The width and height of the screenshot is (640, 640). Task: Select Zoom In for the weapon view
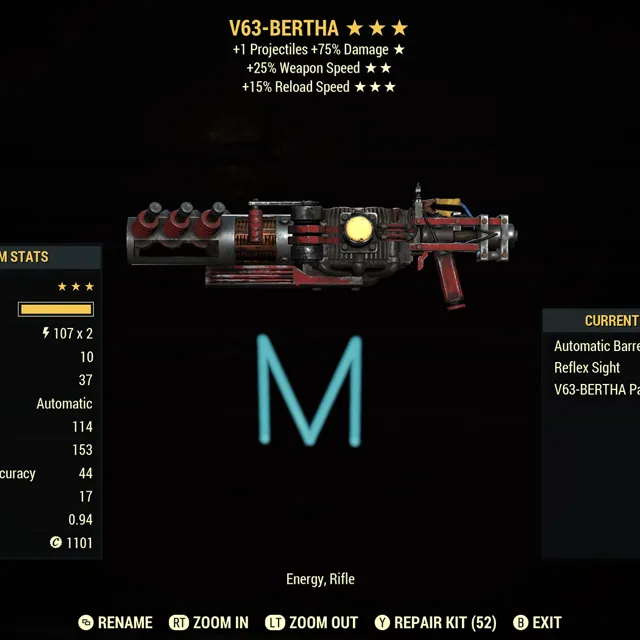pyautogui.click(x=209, y=622)
